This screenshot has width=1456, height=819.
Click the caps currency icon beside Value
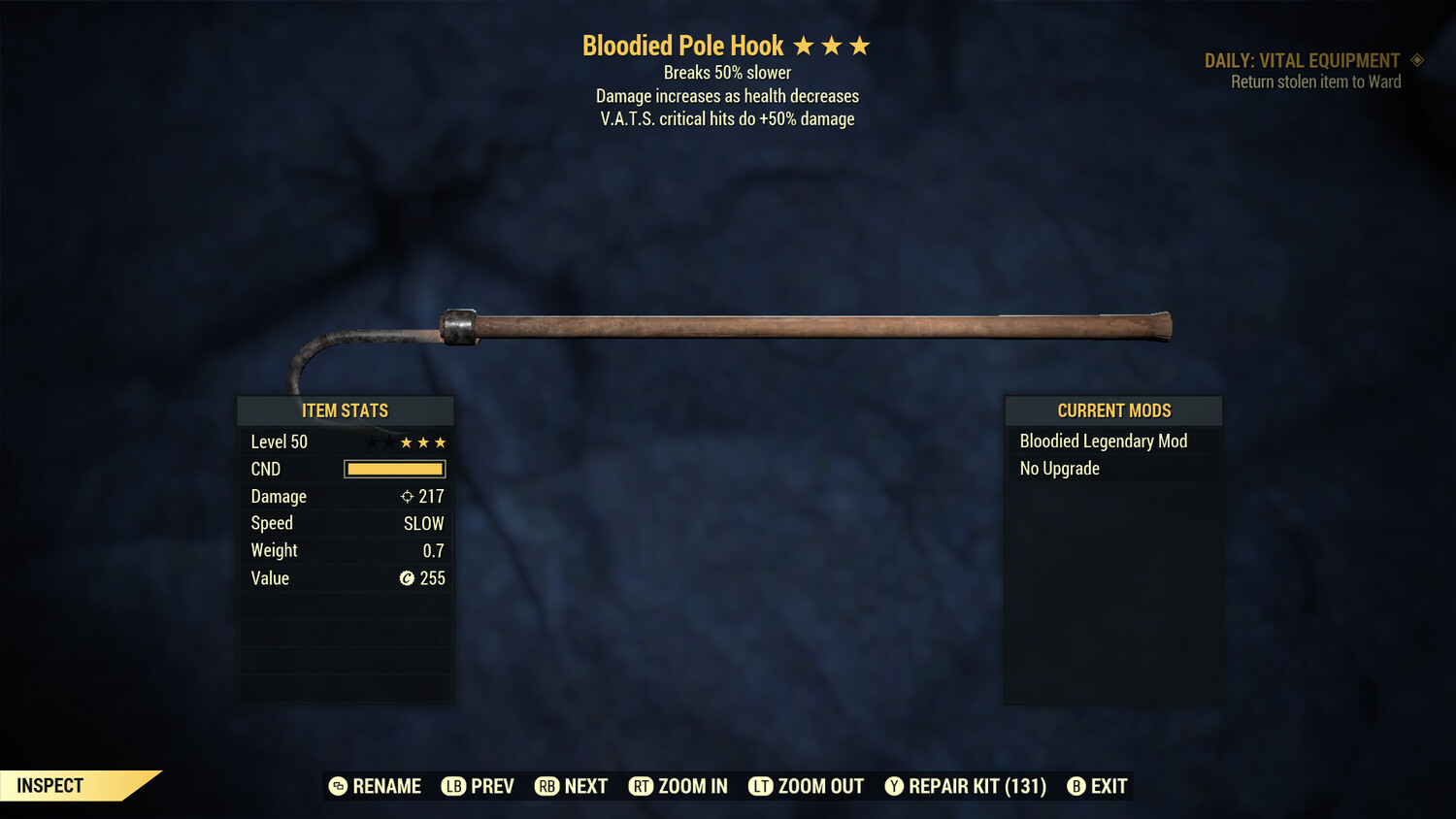coord(409,578)
